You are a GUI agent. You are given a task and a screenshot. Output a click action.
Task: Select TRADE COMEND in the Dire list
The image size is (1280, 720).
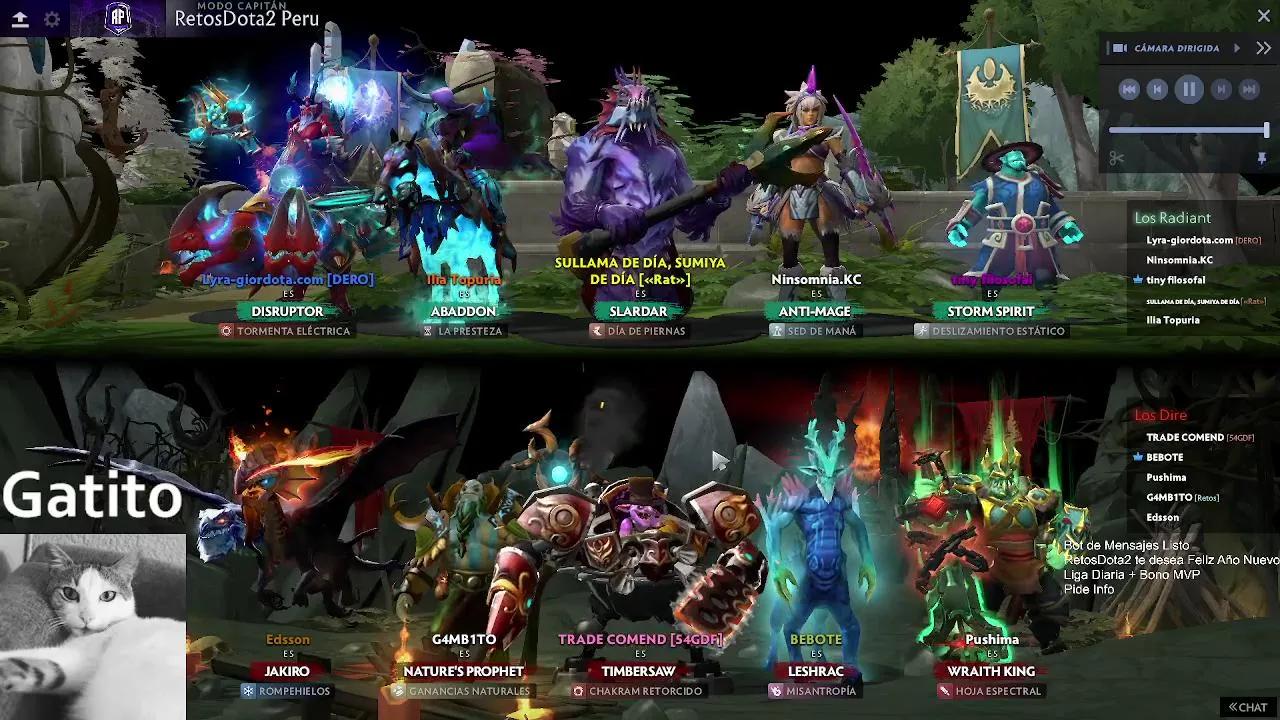pos(1185,437)
